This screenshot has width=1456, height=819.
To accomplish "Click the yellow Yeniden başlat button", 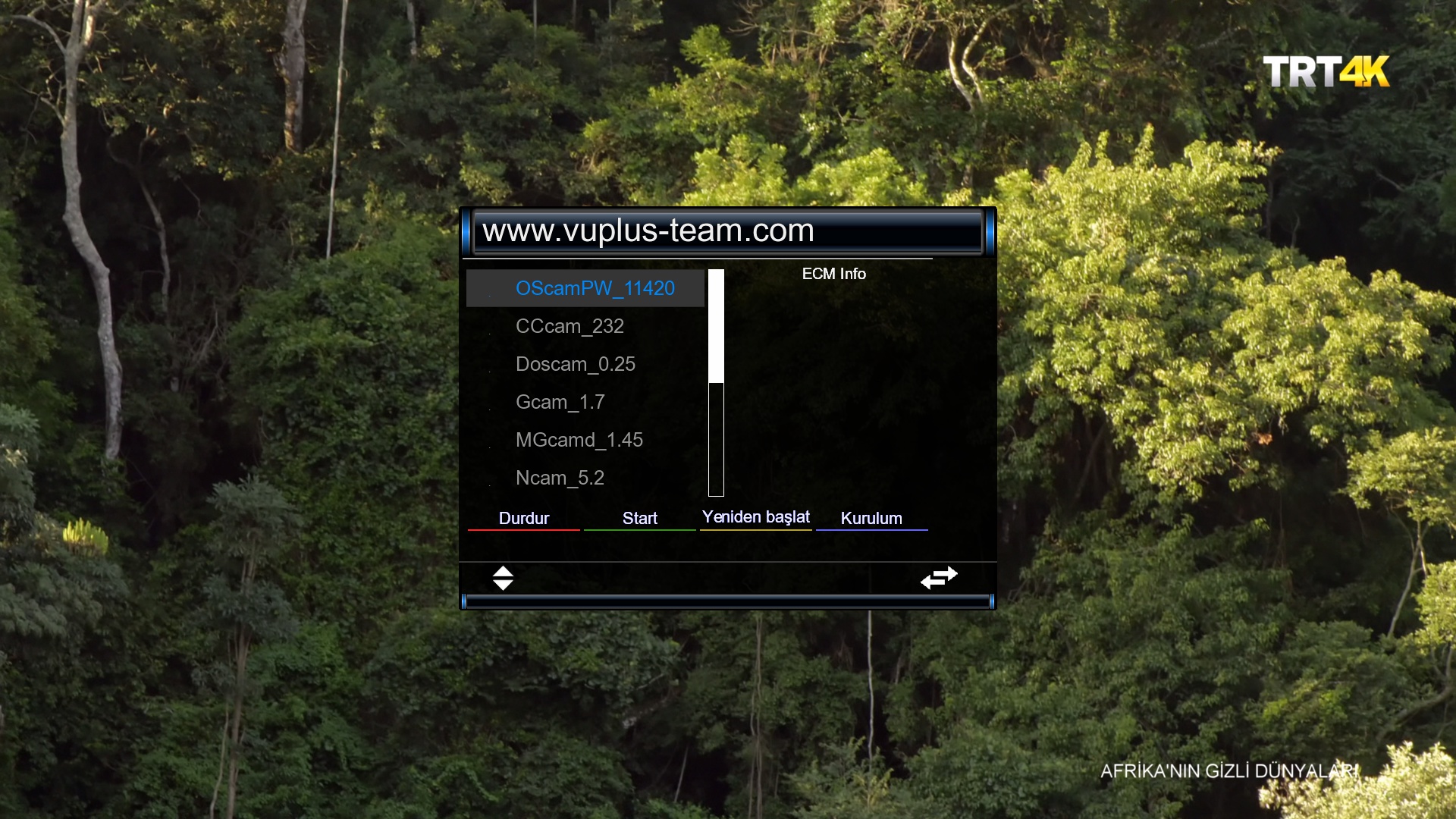I will [x=755, y=517].
